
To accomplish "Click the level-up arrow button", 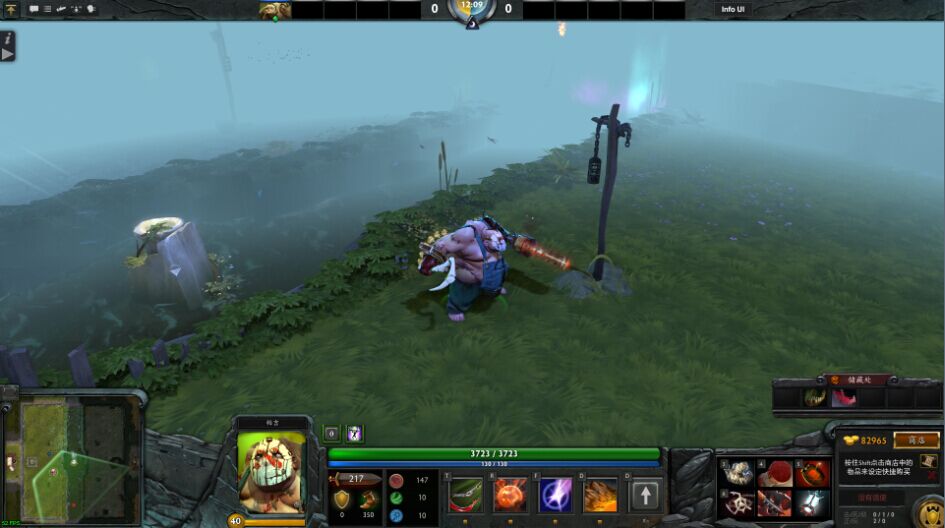I will point(646,495).
